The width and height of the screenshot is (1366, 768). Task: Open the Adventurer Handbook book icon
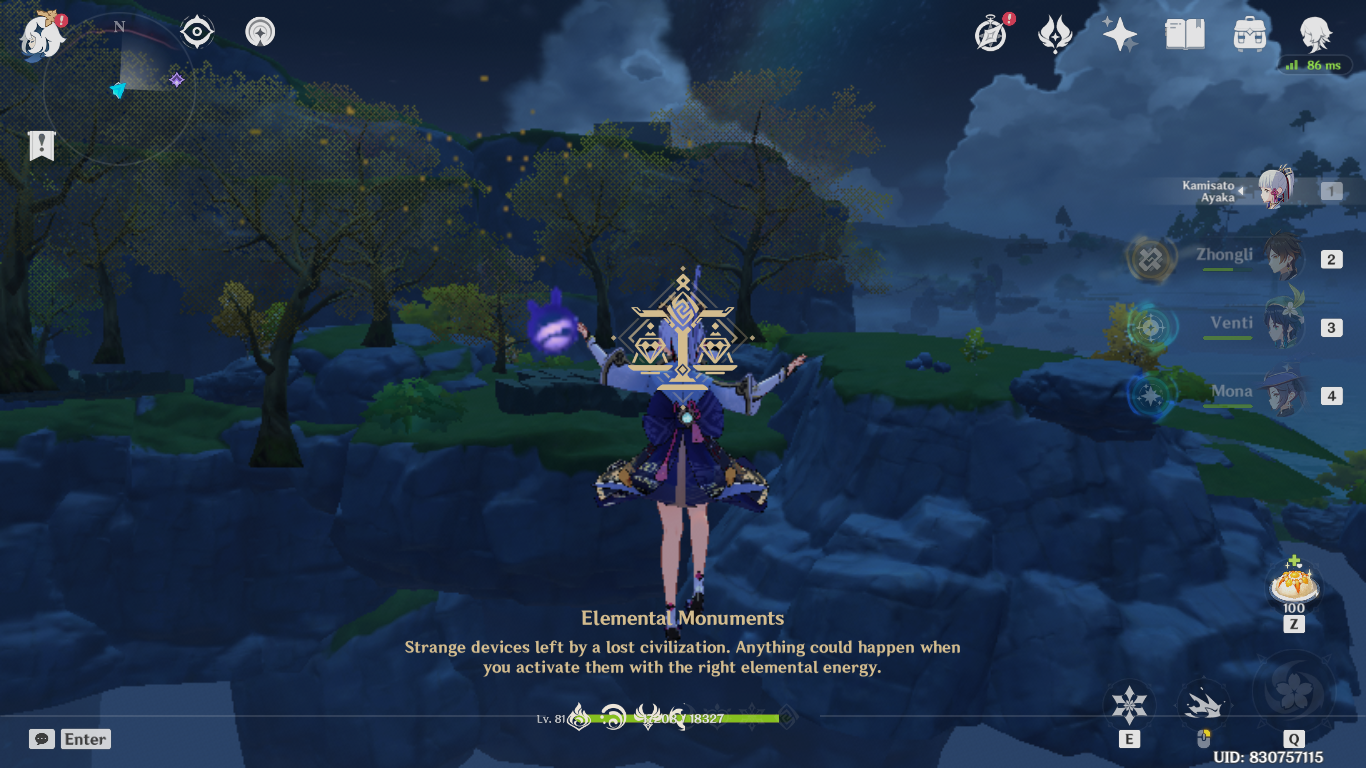1183,32
